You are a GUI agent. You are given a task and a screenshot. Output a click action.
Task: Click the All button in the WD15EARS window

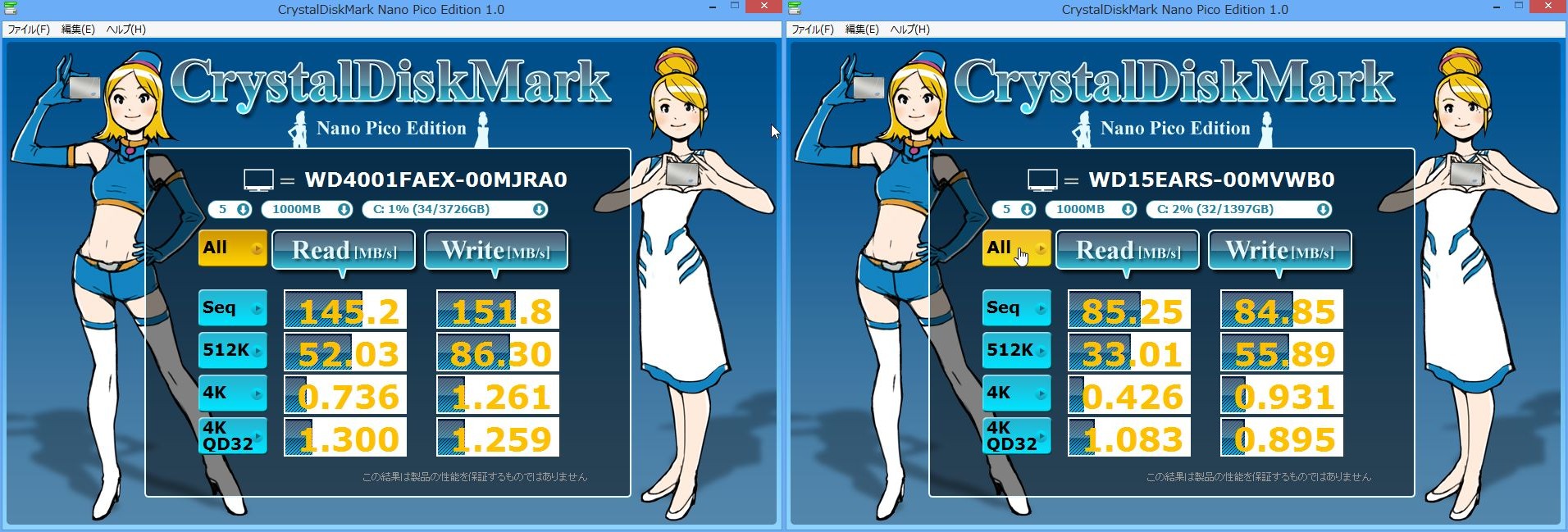pos(1017,248)
